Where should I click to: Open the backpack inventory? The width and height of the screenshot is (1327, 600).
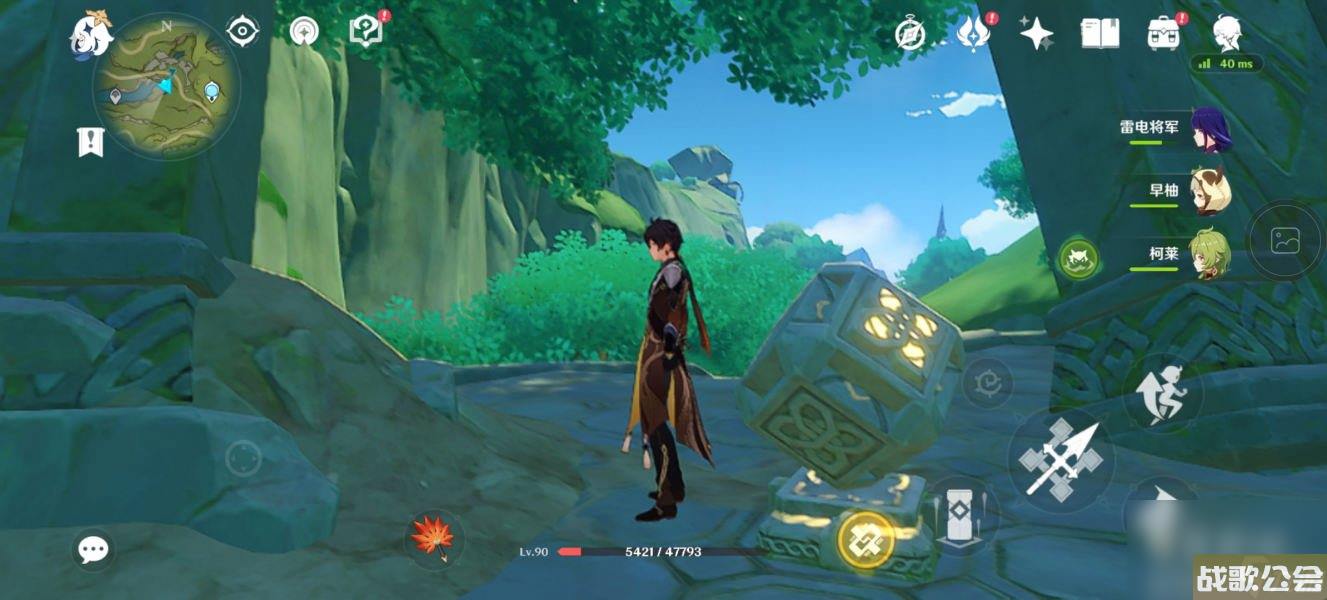click(1163, 34)
